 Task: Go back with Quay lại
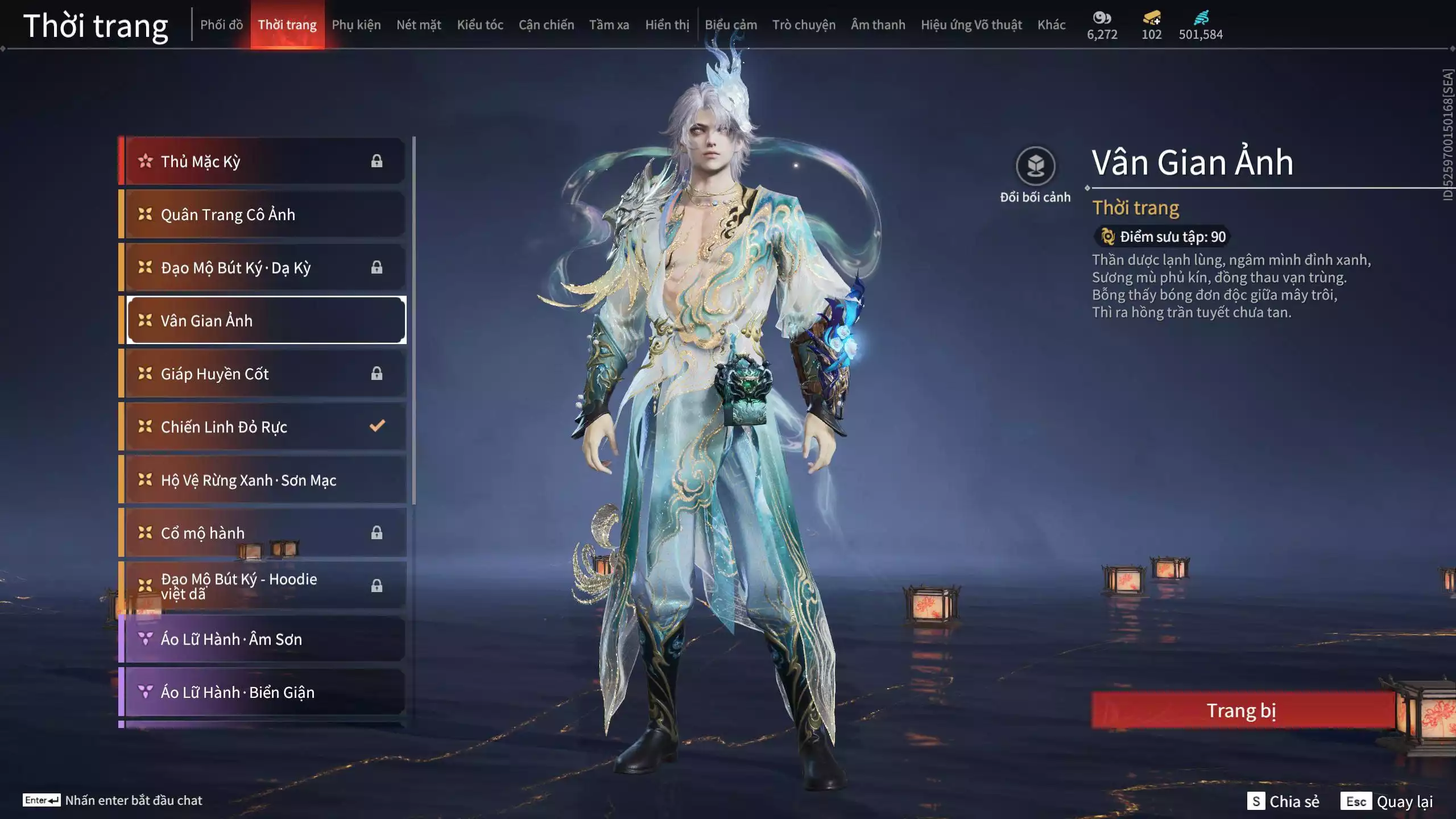1387,801
